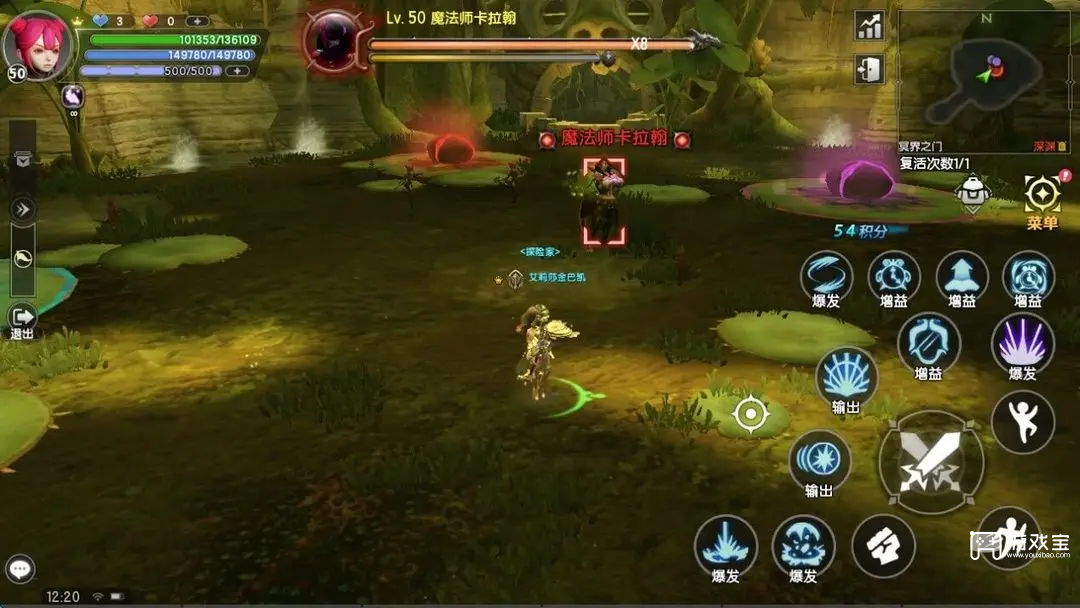Select the boss portrait 魔法师卡拉翰

pyautogui.click(x=337, y=42)
